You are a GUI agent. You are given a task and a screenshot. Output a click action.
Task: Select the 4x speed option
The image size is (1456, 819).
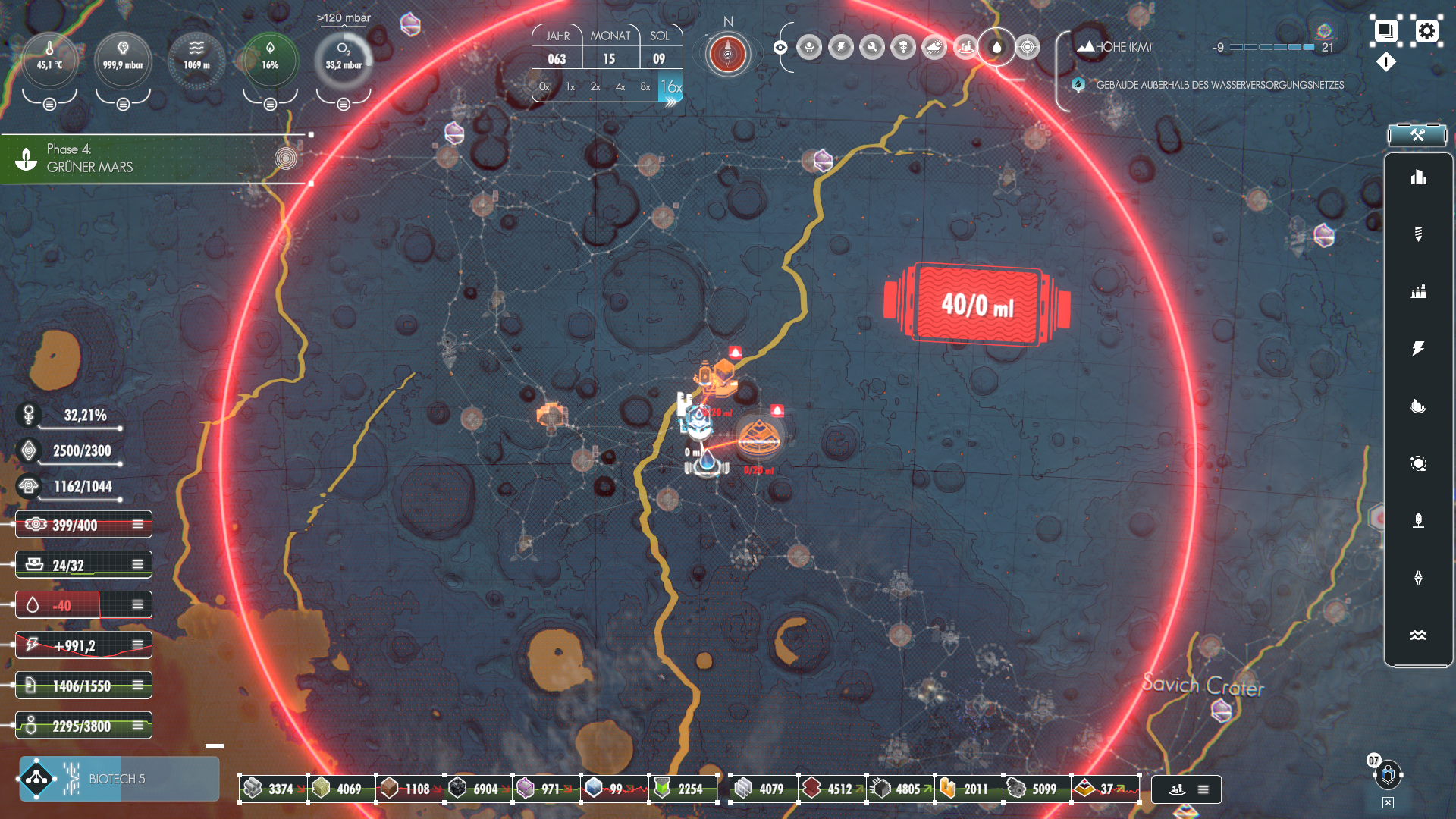point(620,87)
